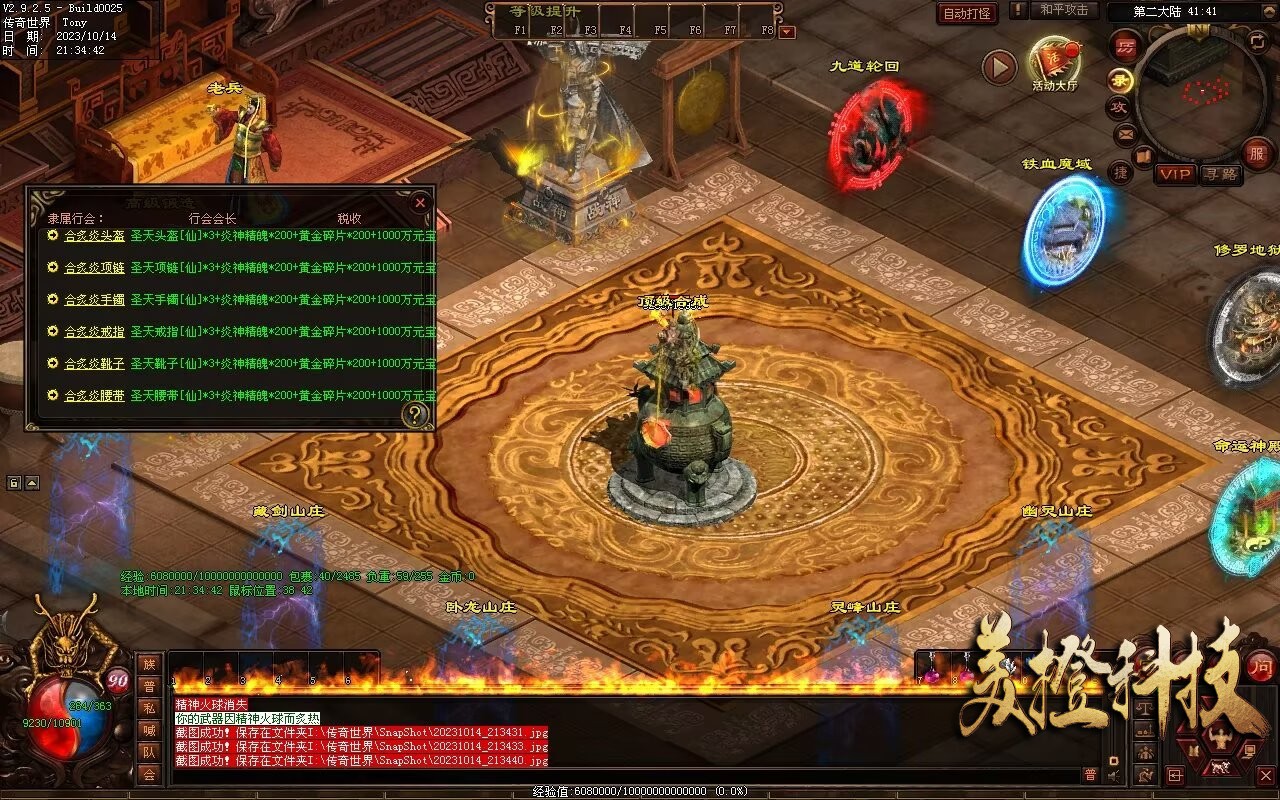Image resolution: width=1280 pixels, height=800 pixels.
Task: Open the VIP panel
Action: [1175, 174]
